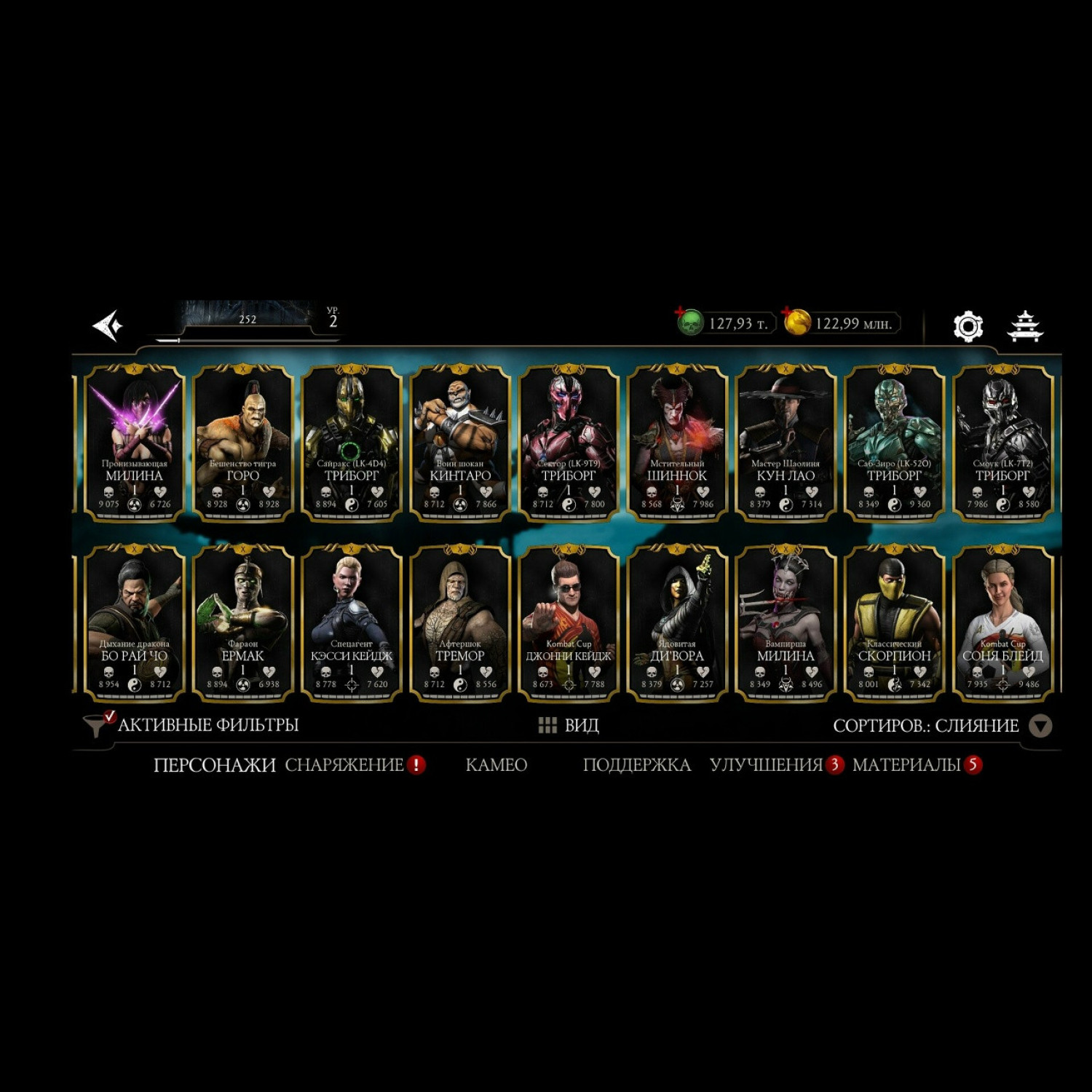The height and width of the screenshot is (1092, 1092).
Task: Switch to the Материалы tab
Action: click(x=906, y=765)
